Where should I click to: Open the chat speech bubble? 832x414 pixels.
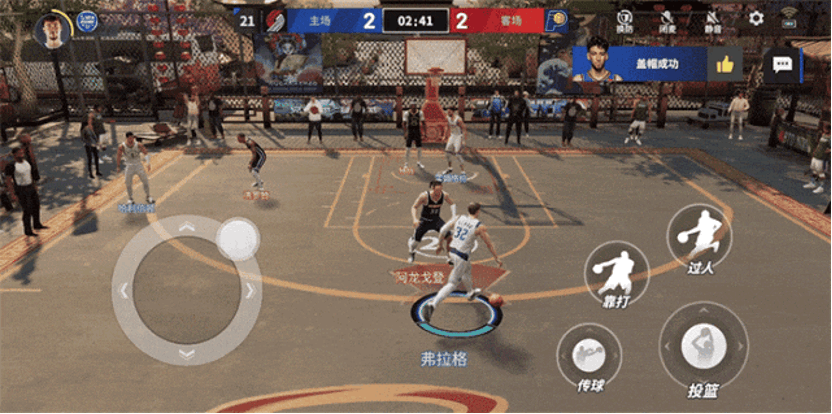coord(782,65)
